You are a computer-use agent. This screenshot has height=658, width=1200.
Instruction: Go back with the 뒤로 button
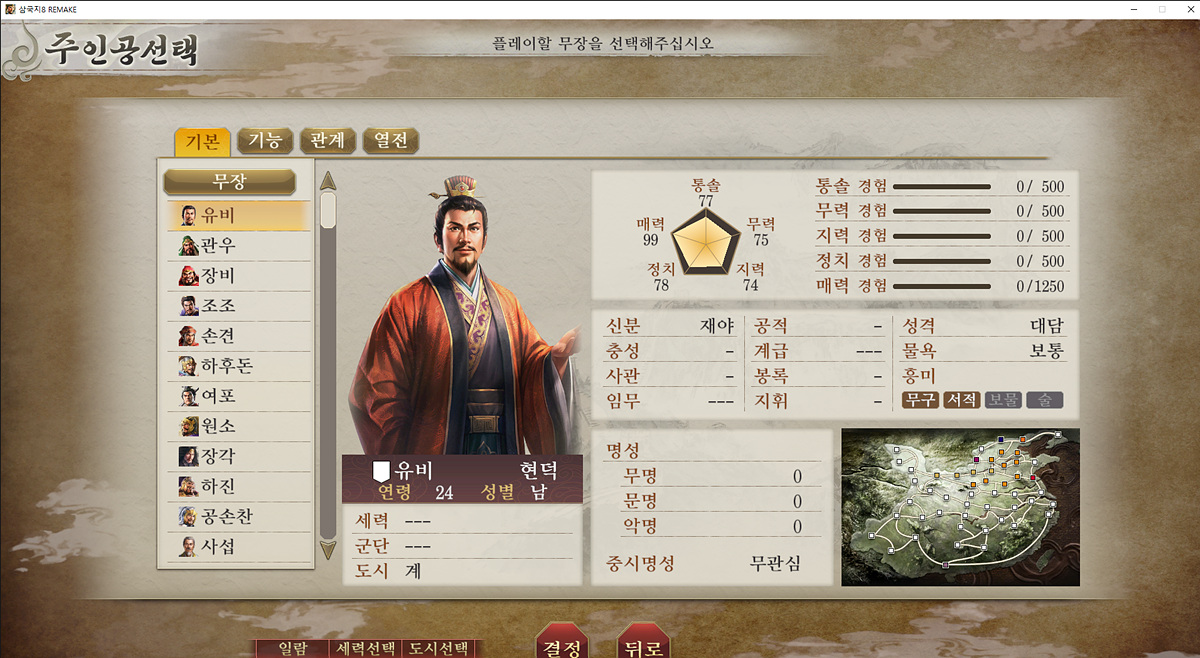pyautogui.click(x=643, y=645)
